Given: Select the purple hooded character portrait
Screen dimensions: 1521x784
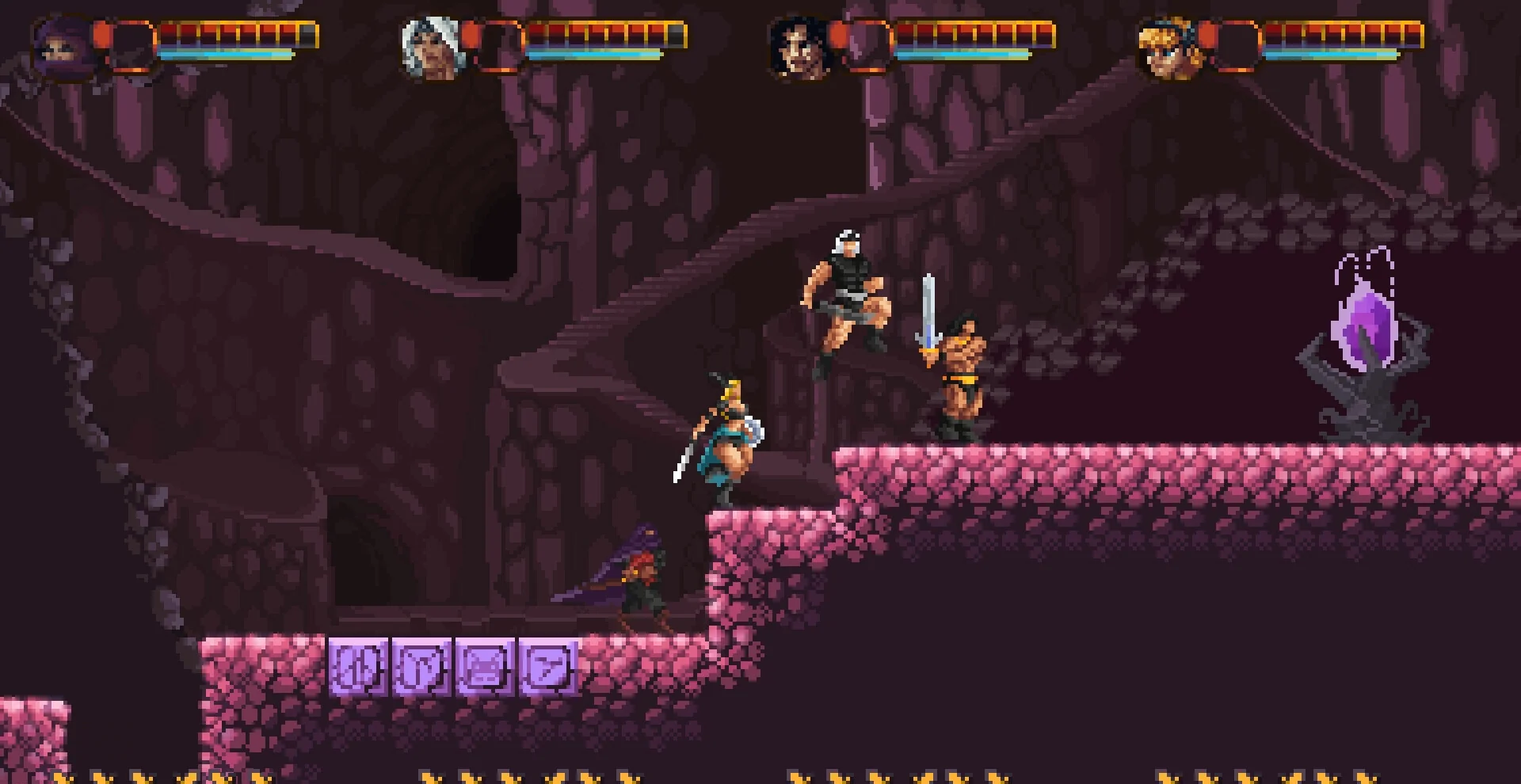Looking at the screenshot, I should pyautogui.click(x=60, y=49).
